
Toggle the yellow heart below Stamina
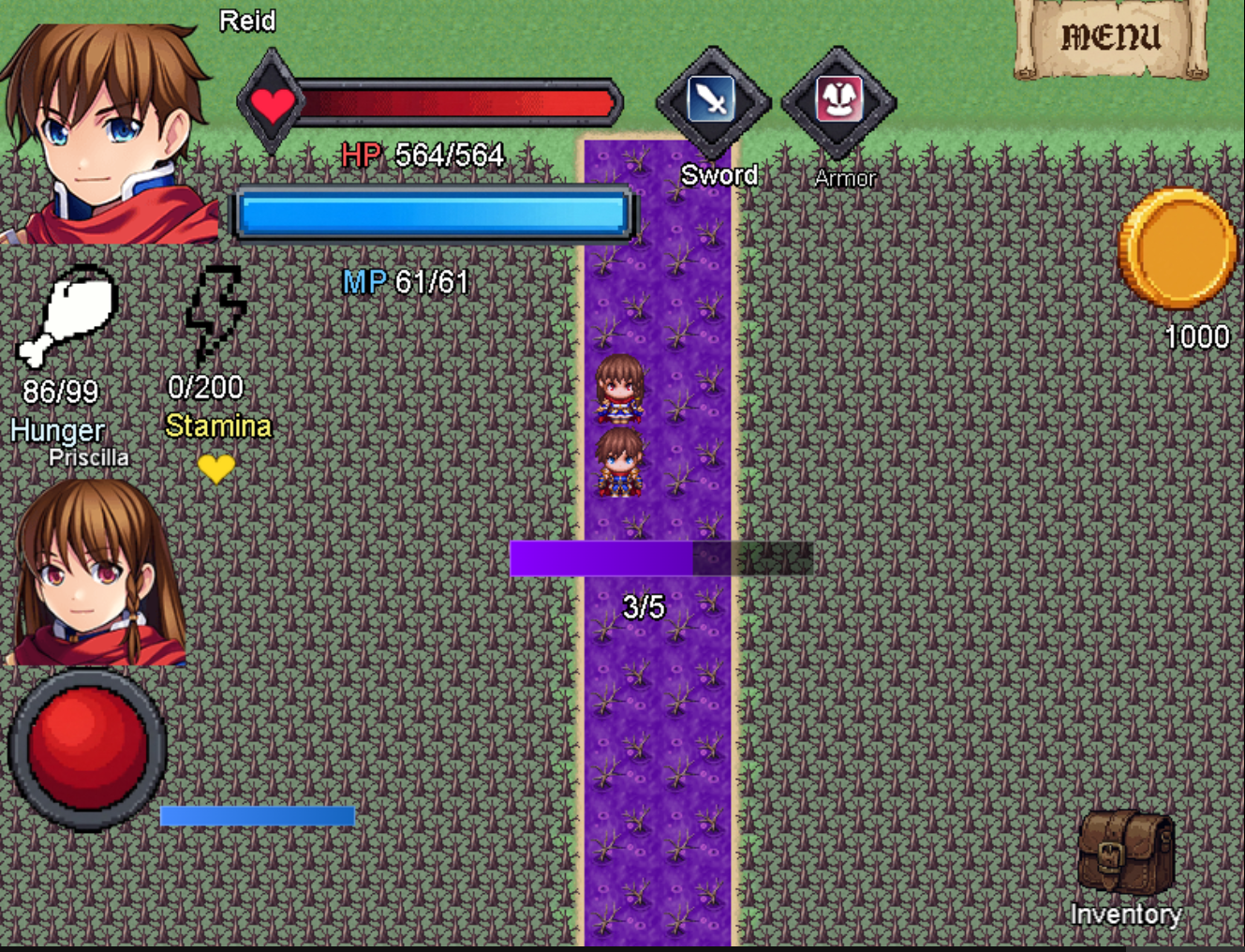pos(217,469)
